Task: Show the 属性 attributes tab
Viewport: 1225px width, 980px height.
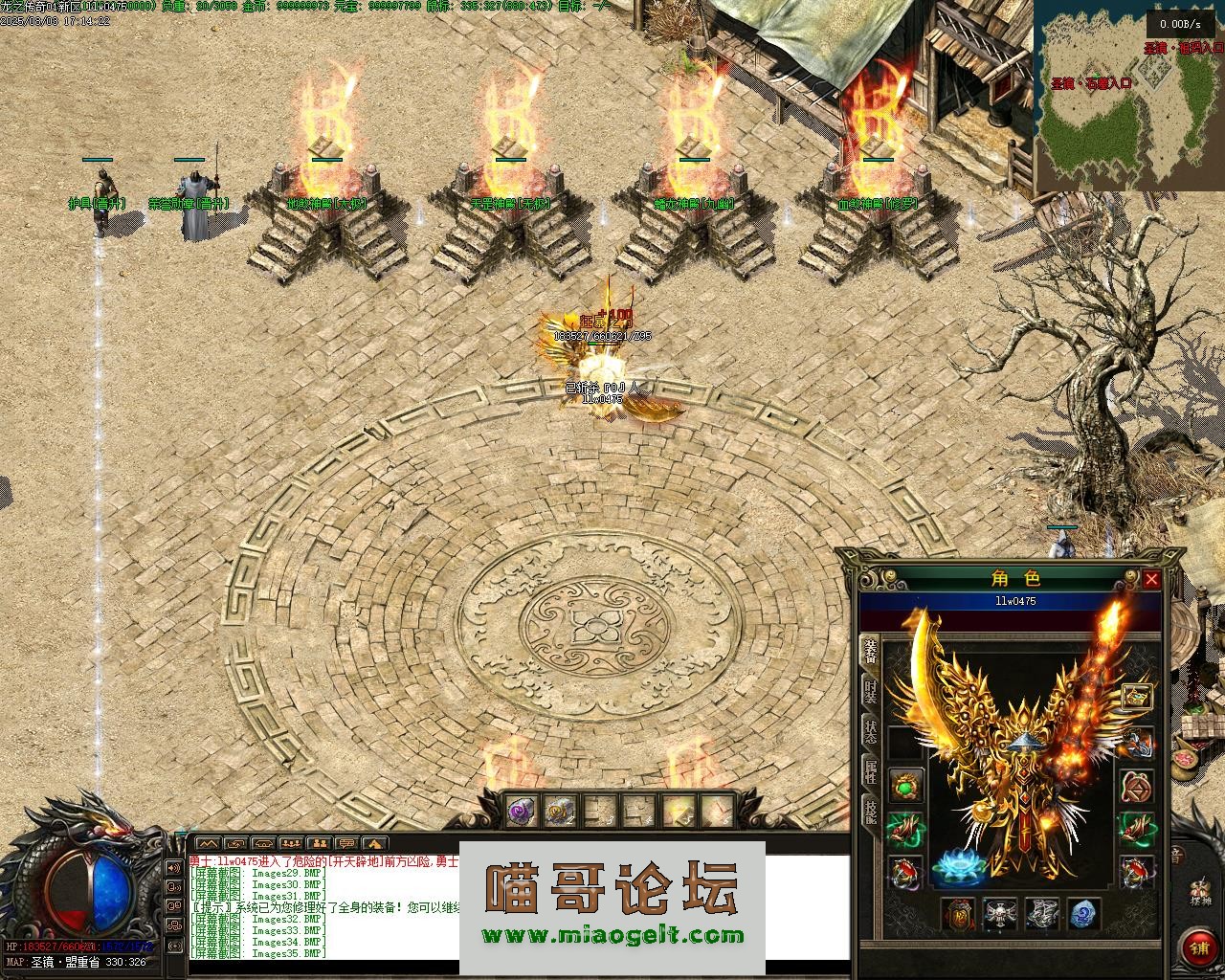Action: (870, 771)
